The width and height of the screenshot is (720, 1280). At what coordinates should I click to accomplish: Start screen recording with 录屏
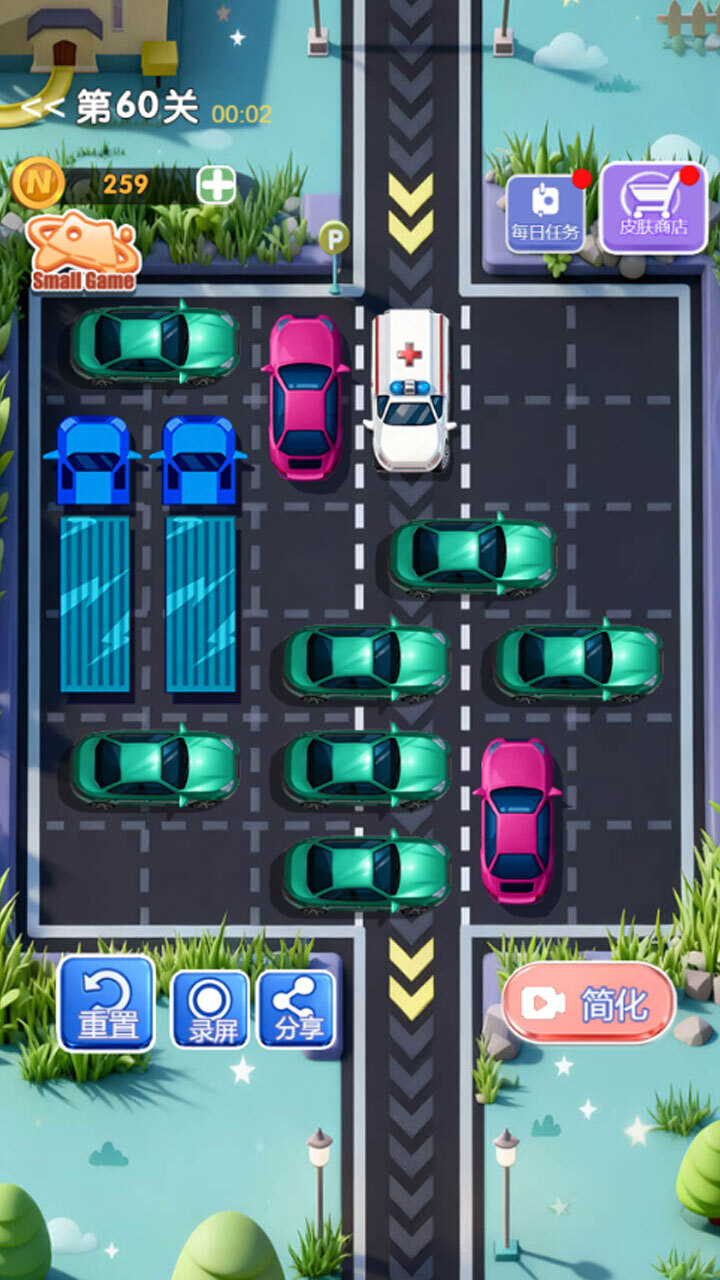[x=210, y=1009]
